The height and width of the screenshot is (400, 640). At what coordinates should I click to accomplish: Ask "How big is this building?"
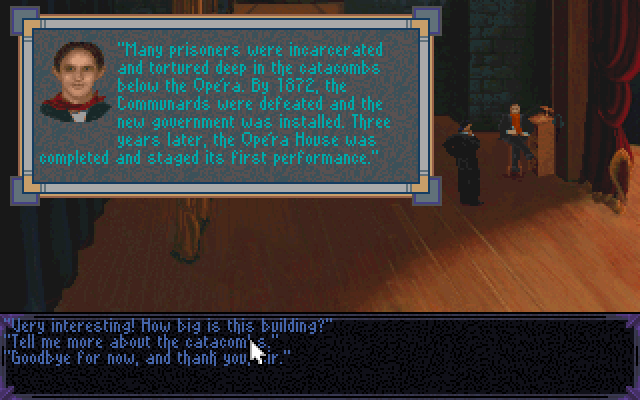pyautogui.click(x=167, y=326)
